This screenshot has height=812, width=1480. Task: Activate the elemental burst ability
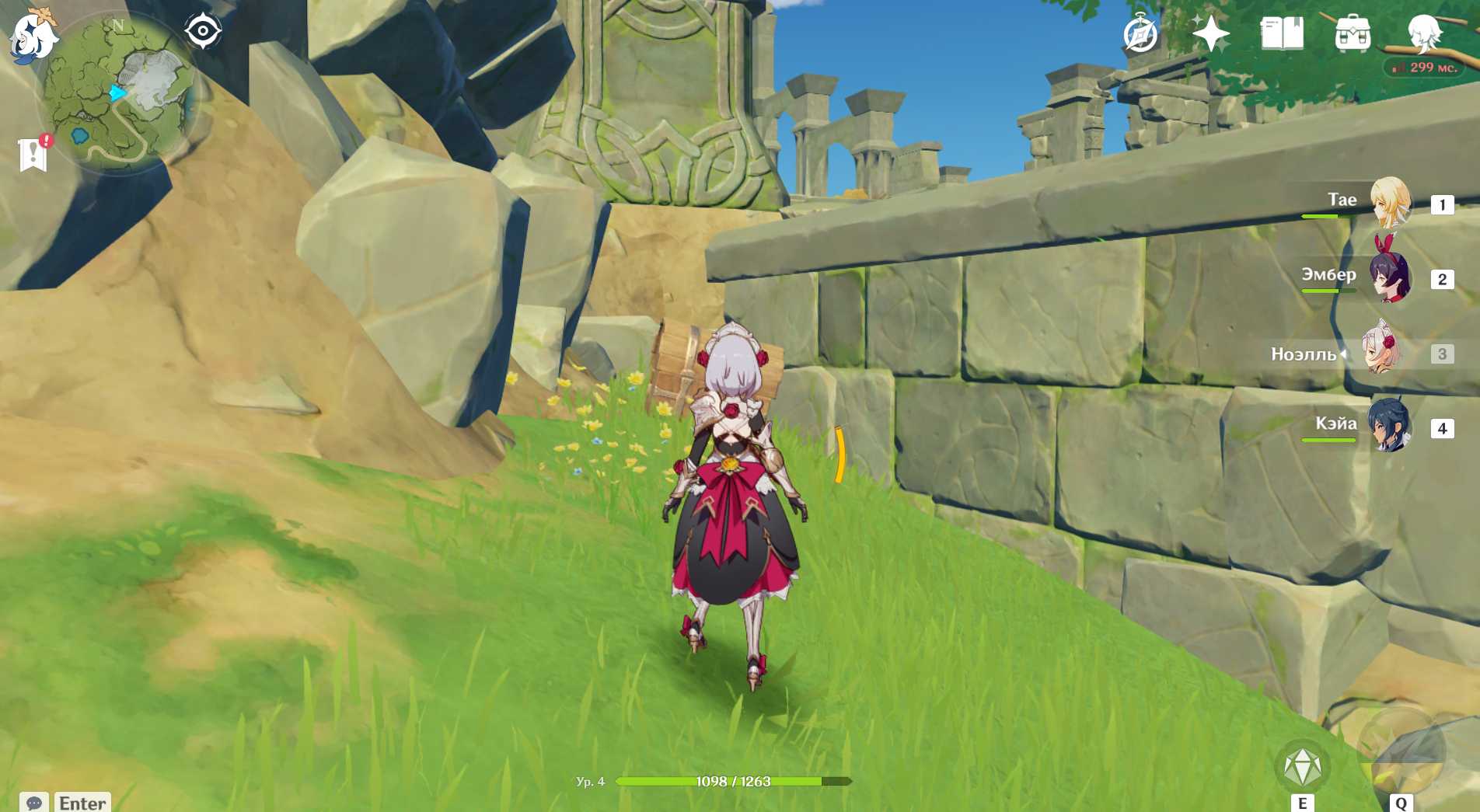coord(1400,754)
